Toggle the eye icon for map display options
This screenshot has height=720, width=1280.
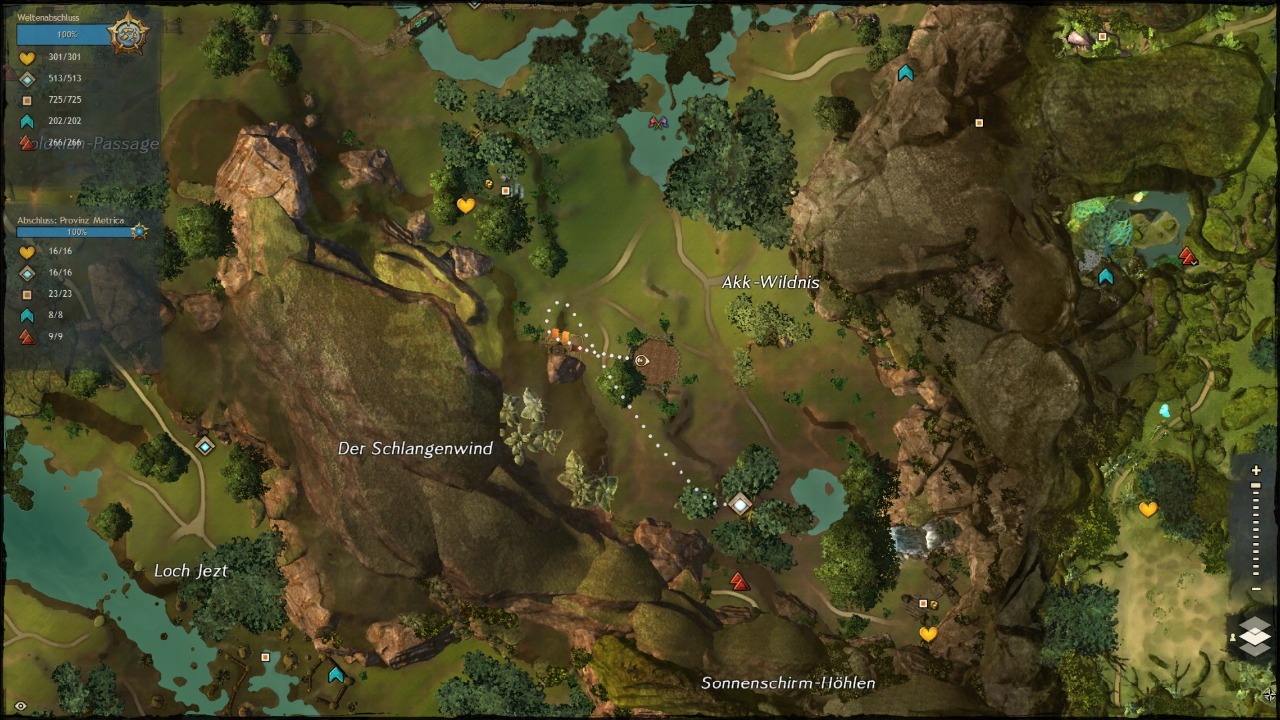pos(20,706)
